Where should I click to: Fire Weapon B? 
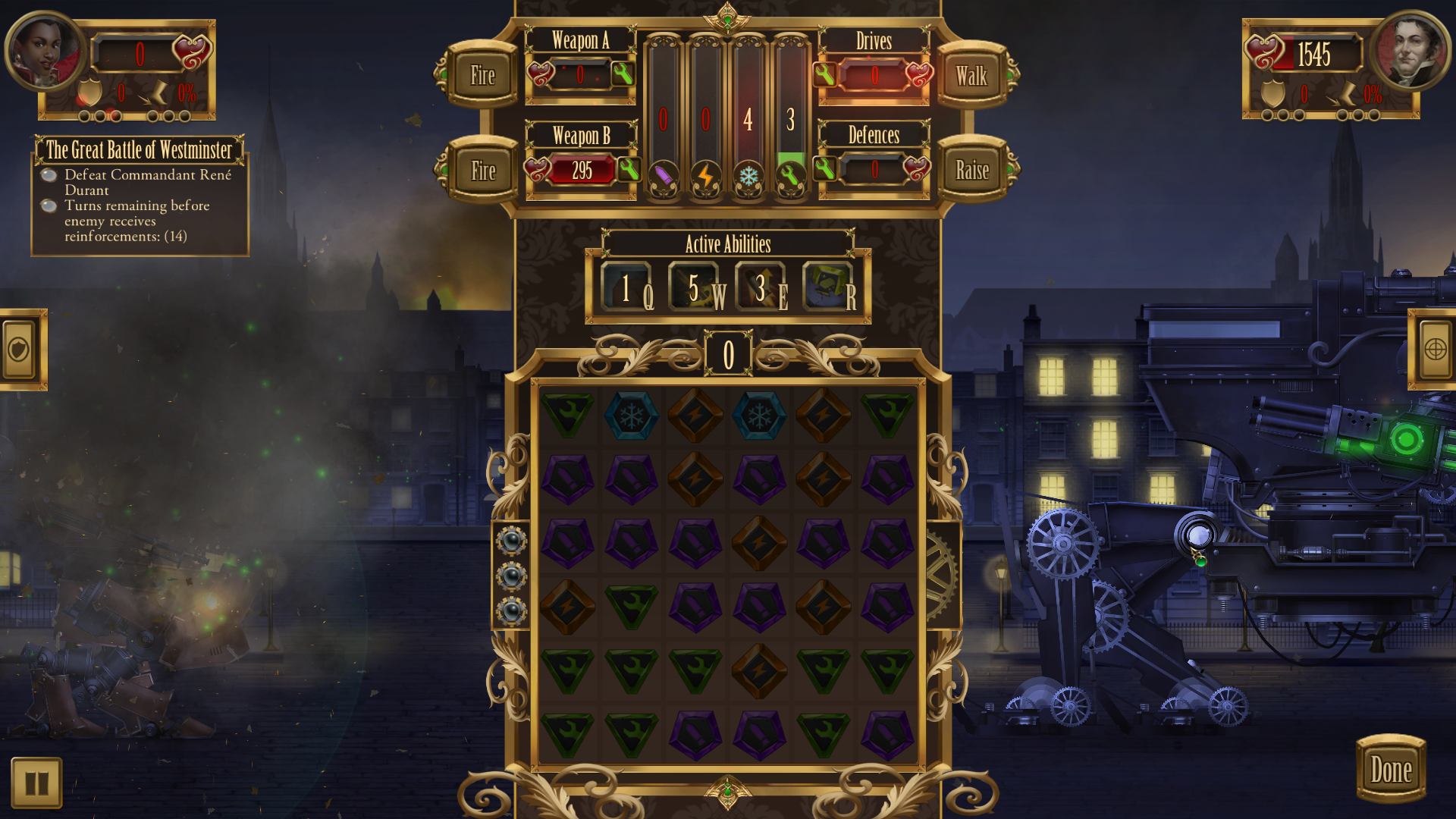click(x=482, y=171)
